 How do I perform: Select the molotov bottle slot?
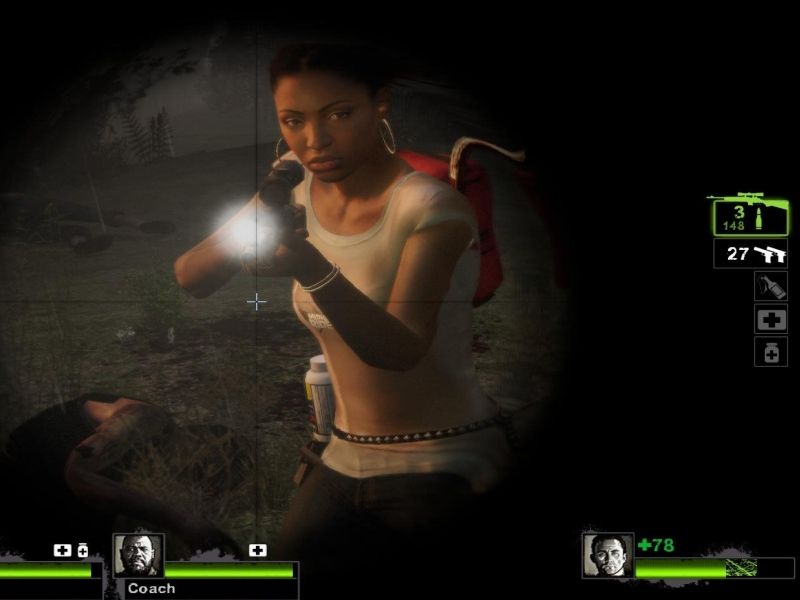770,287
